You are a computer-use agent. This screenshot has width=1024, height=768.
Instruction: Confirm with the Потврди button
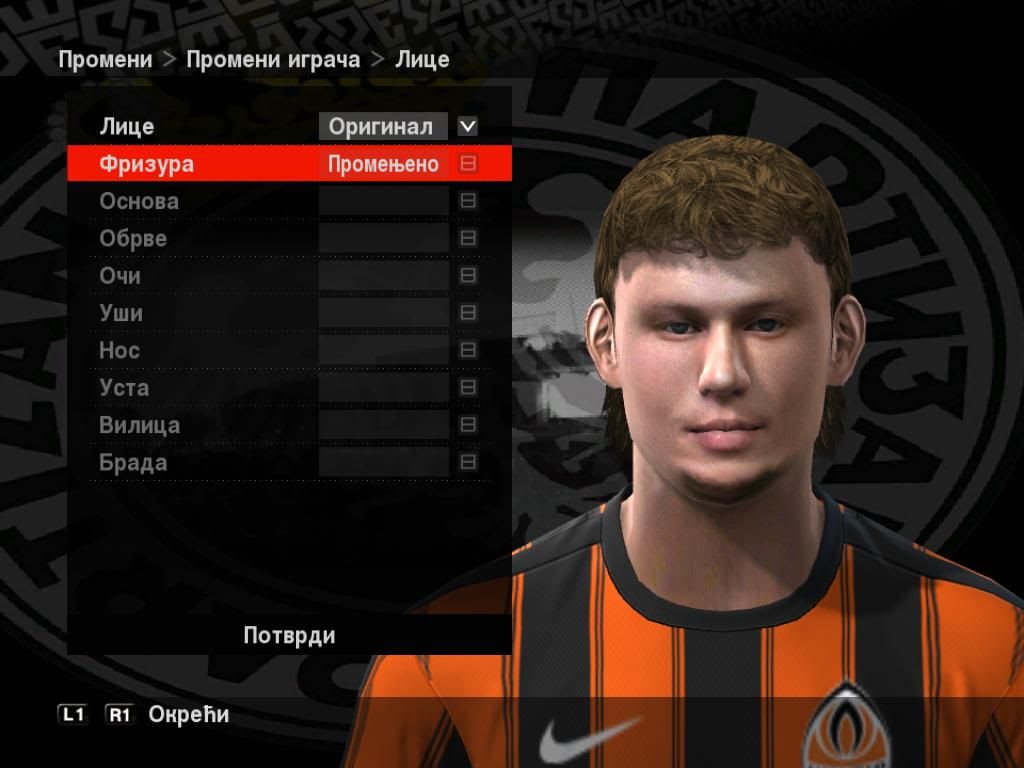tap(289, 636)
